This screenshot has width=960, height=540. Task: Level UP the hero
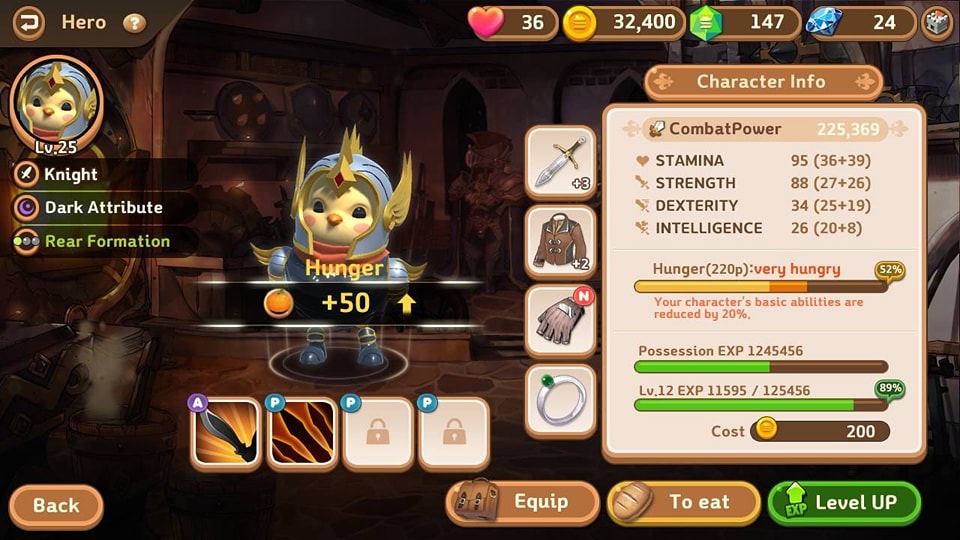coord(843,502)
